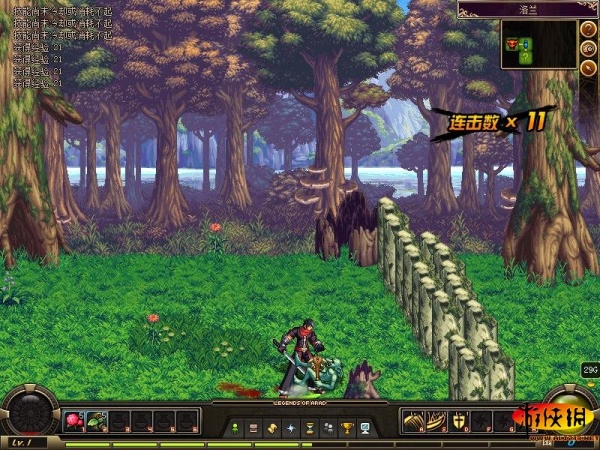Use the green leaf item slot
The width and height of the screenshot is (600, 450).
[97, 421]
